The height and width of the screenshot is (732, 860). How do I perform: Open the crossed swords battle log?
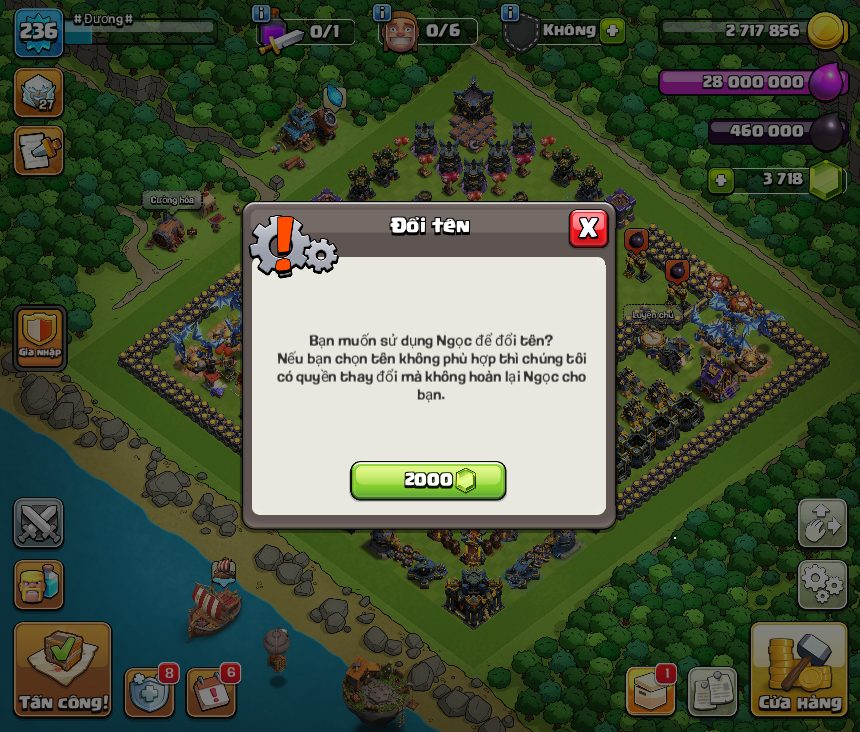[x=38, y=523]
